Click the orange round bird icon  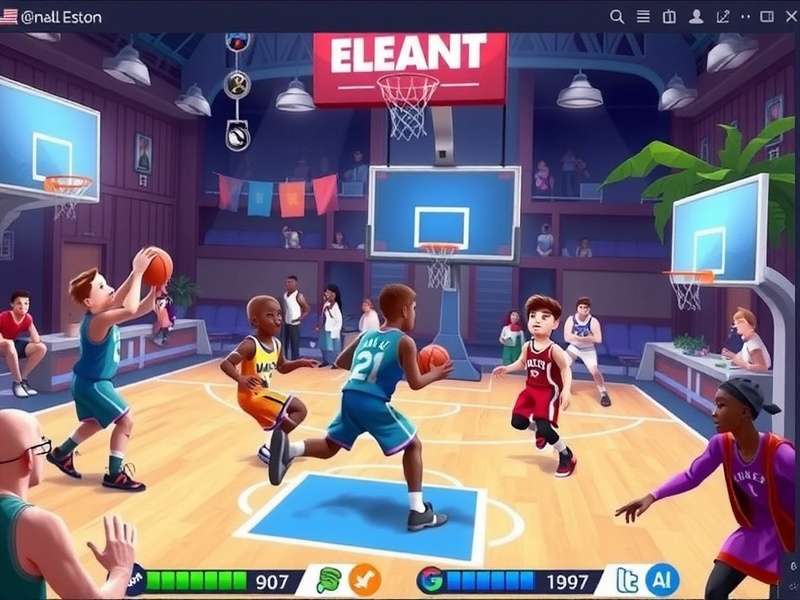coord(365,579)
